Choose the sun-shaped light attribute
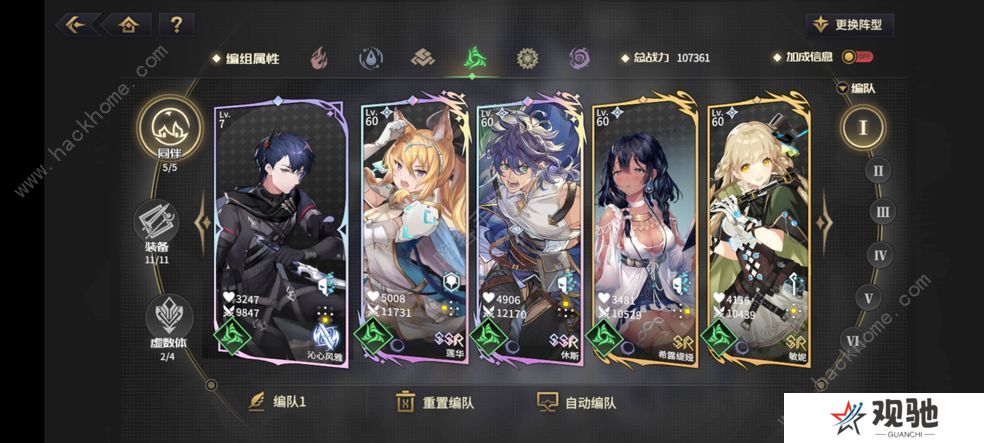Image resolution: width=984 pixels, height=443 pixels. [x=527, y=58]
